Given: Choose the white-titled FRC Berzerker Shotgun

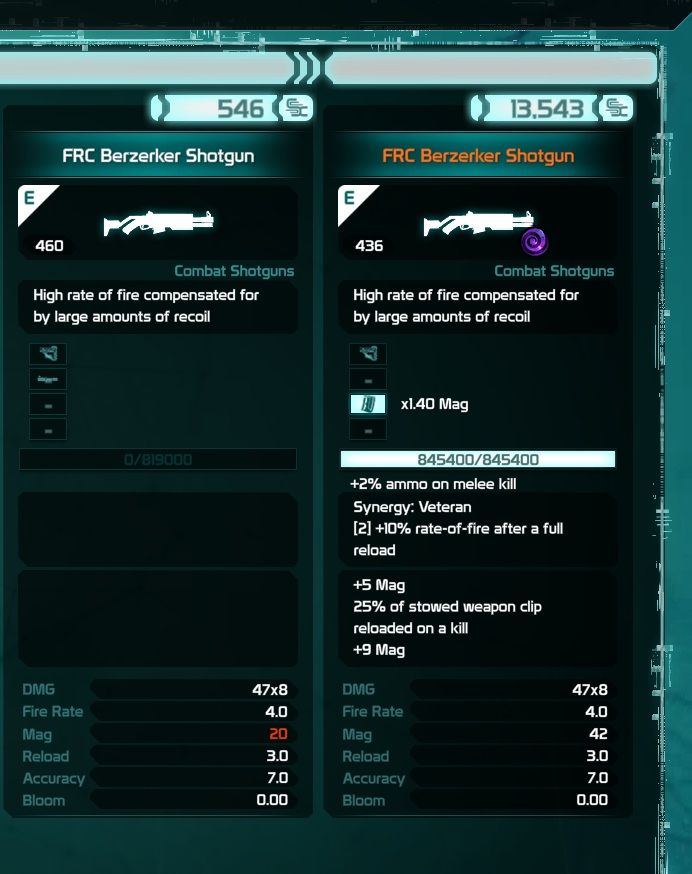Looking at the screenshot, I should point(158,156).
